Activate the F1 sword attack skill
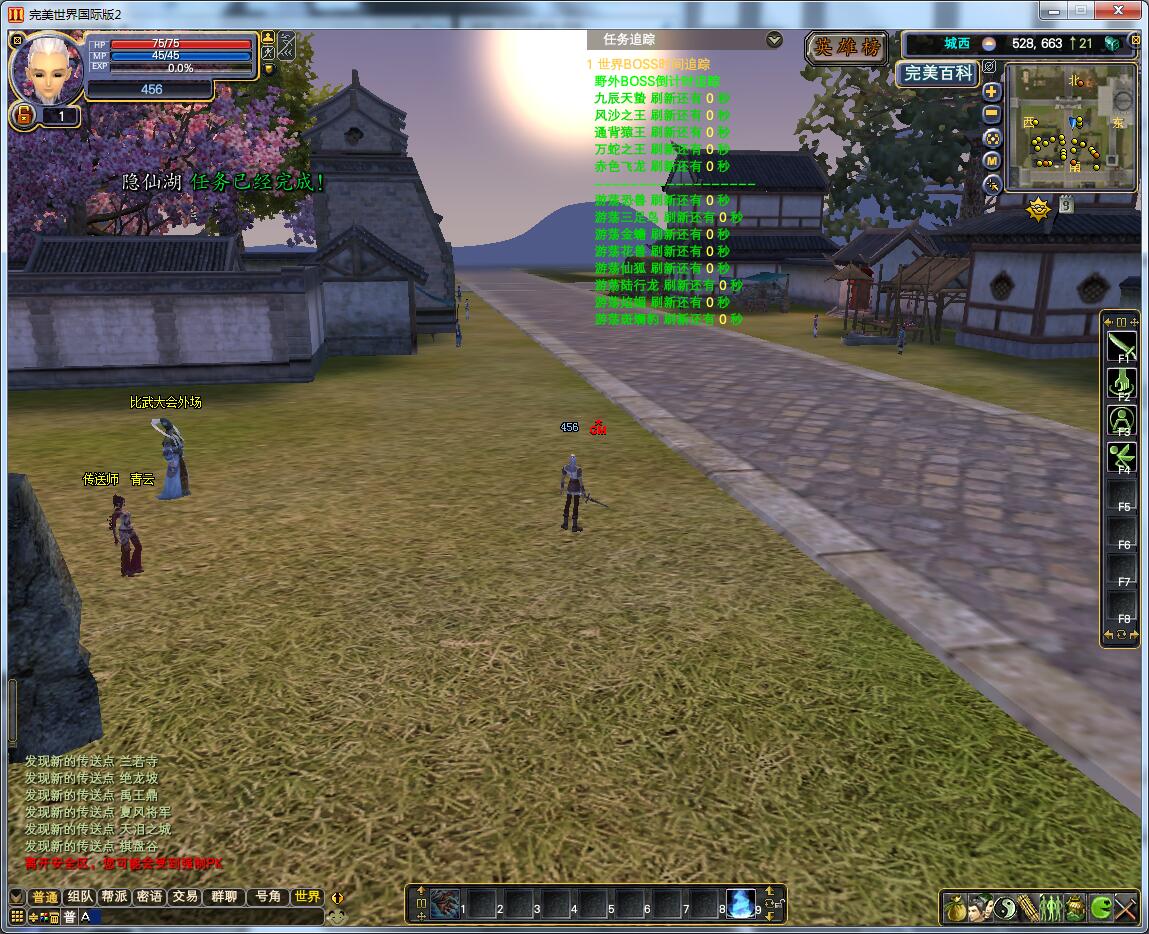Screen dimensions: 1149x934 click(1121, 347)
